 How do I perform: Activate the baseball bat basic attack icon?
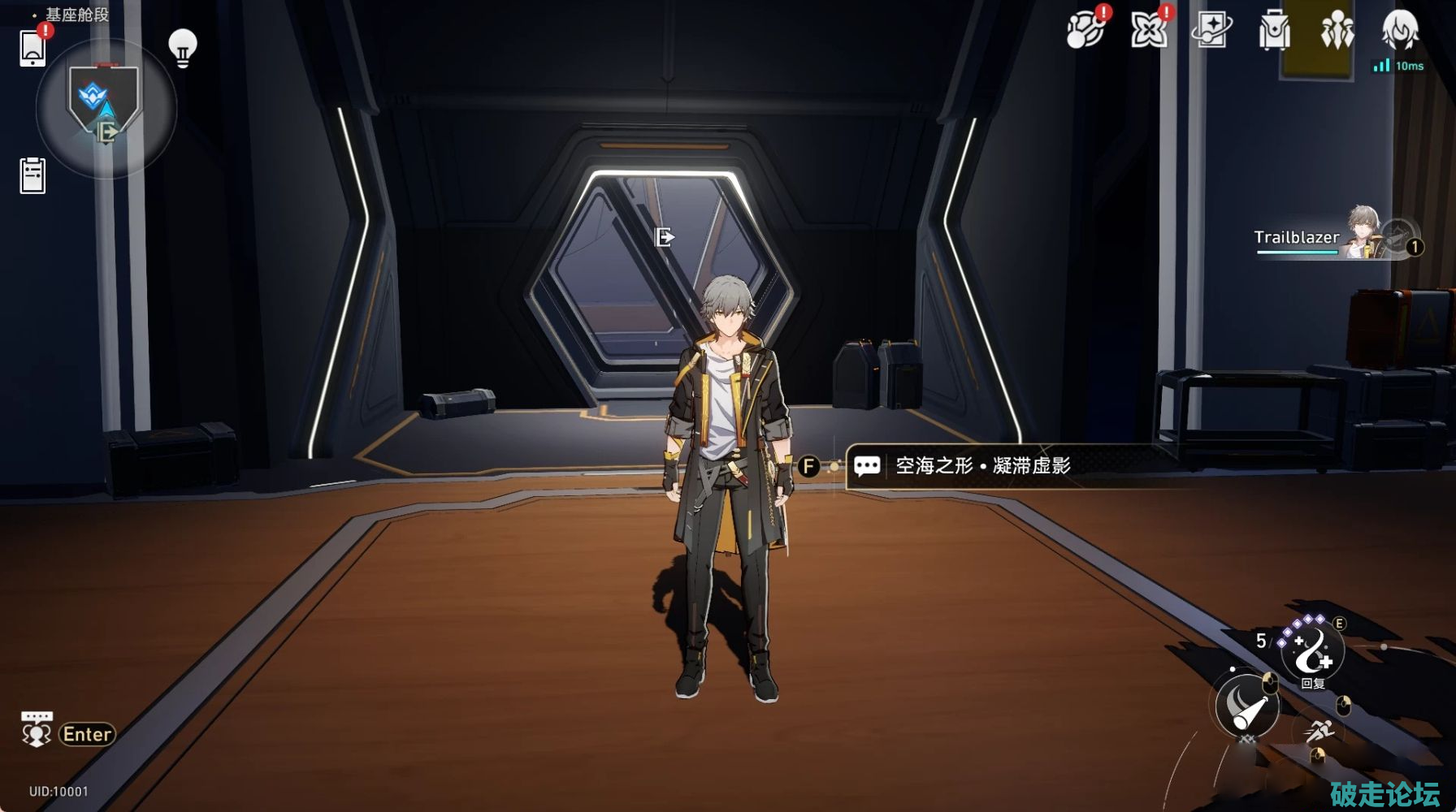click(1247, 705)
